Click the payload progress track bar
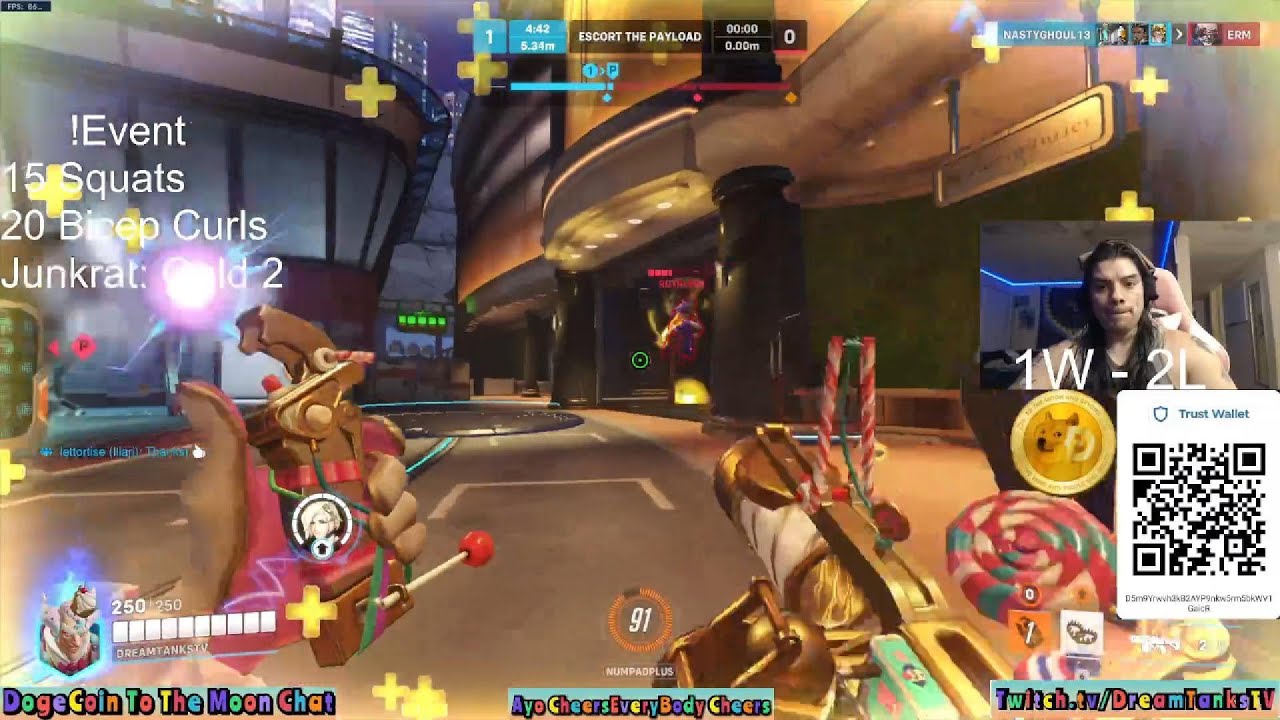Screen dimensions: 1280x720 [x=650, y=88]
